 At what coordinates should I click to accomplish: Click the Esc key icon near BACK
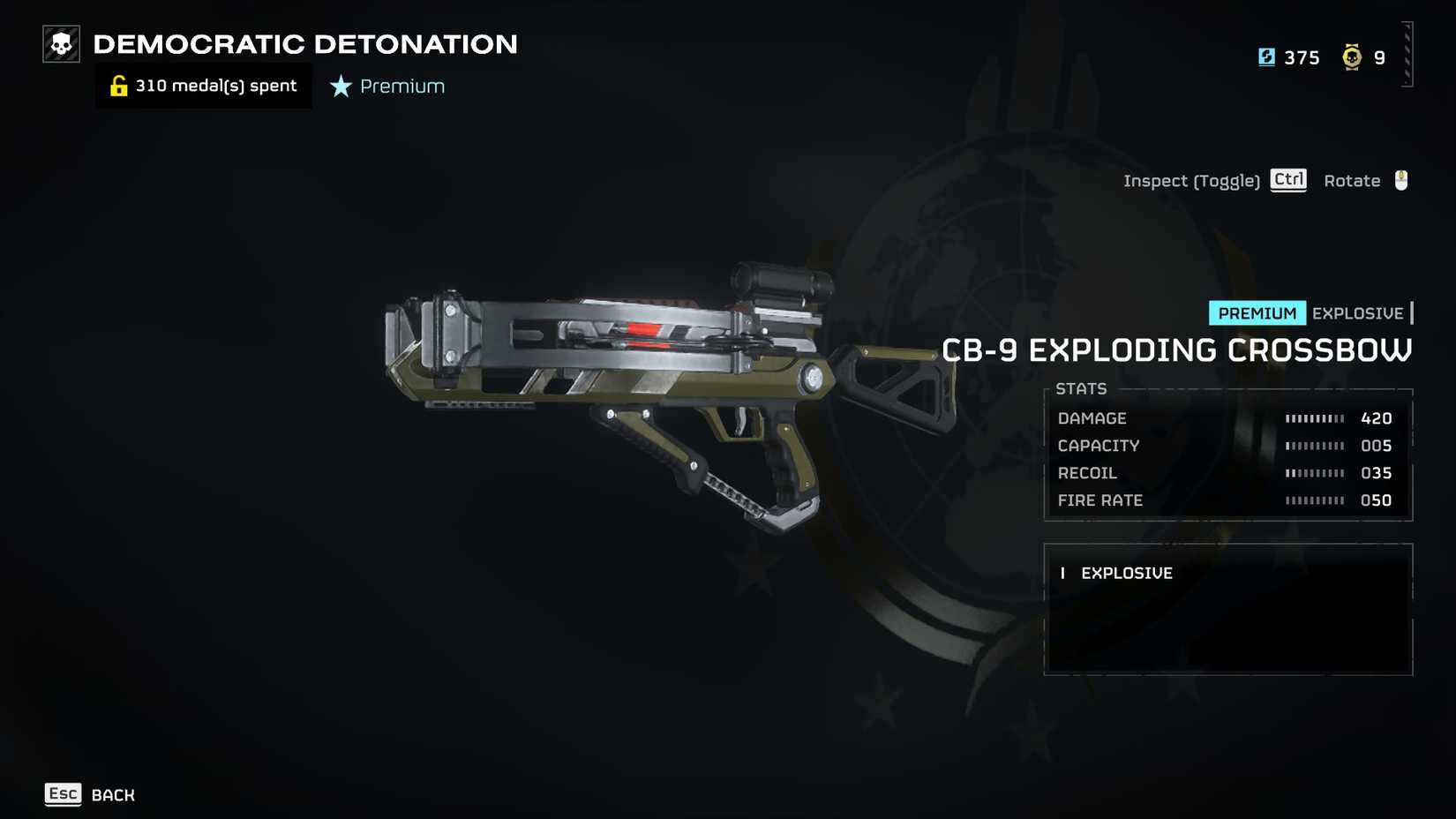click(x=63, y=793)
